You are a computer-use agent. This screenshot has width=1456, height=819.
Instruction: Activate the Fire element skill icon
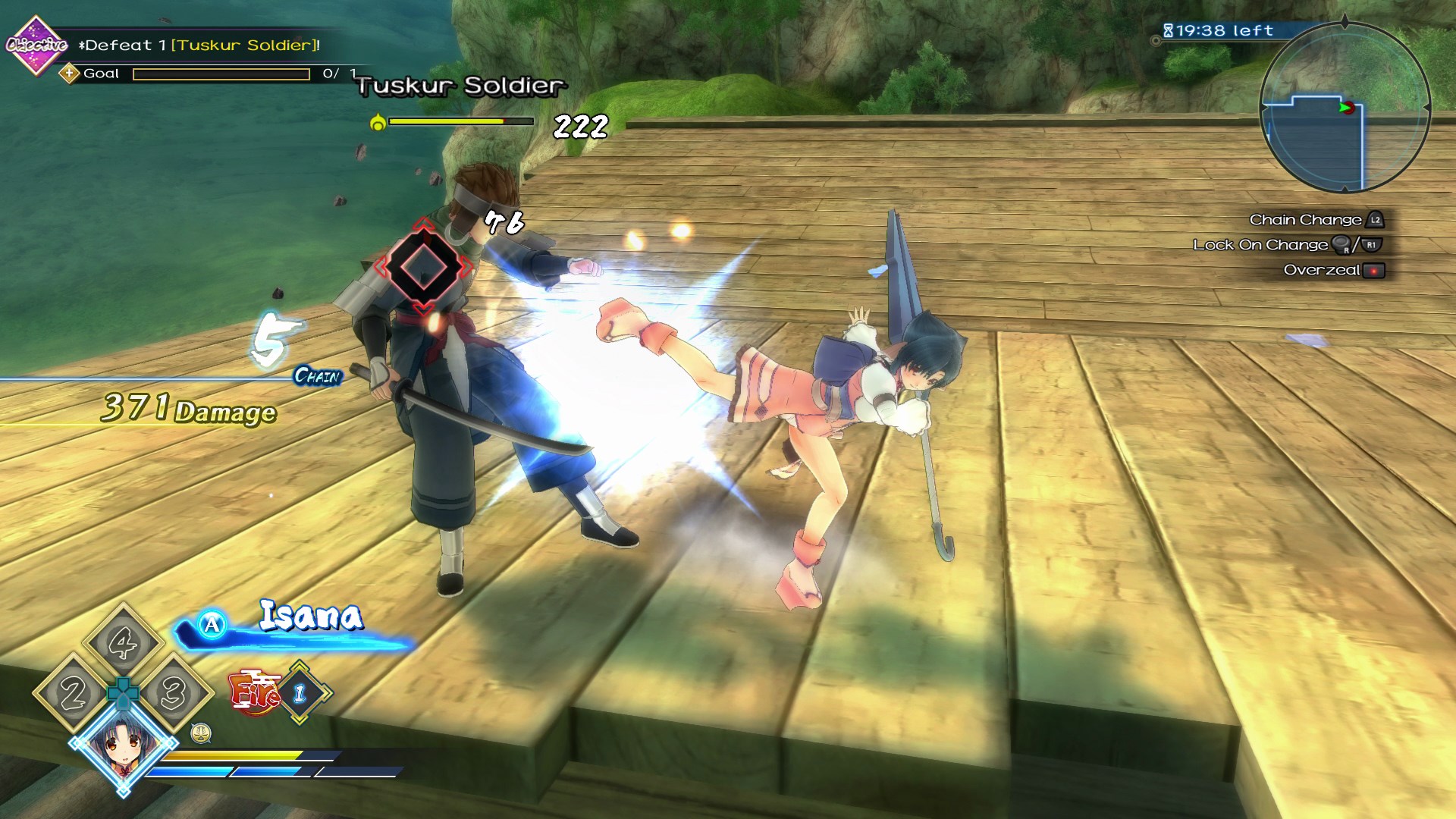(254, 692)
